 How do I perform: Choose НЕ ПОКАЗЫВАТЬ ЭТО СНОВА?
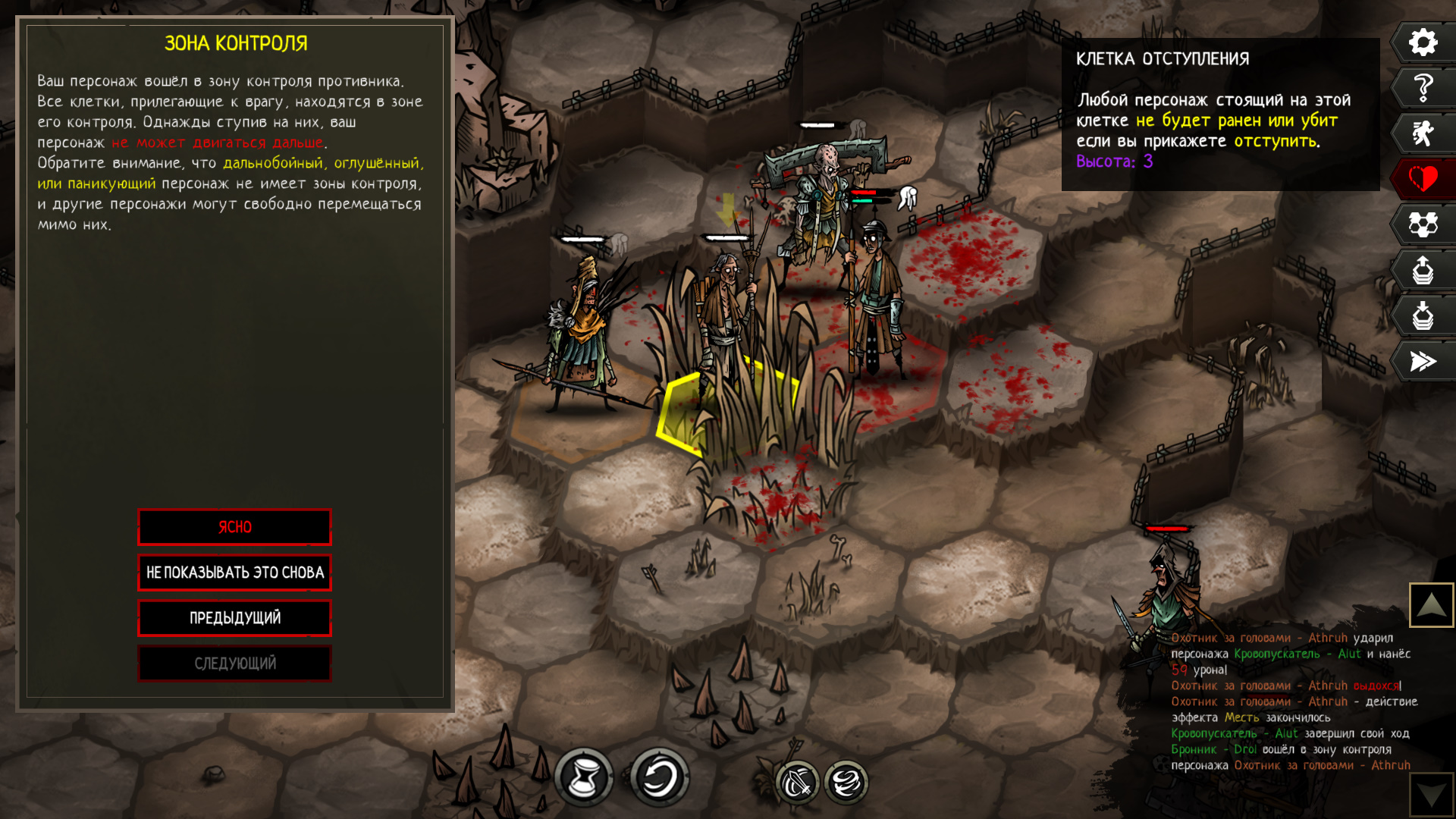pos(234,573)
